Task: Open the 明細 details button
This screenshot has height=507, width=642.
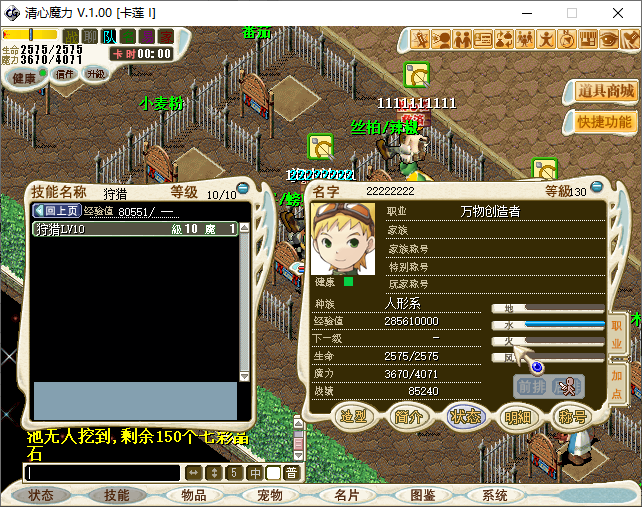Action: tap(518, 415)
